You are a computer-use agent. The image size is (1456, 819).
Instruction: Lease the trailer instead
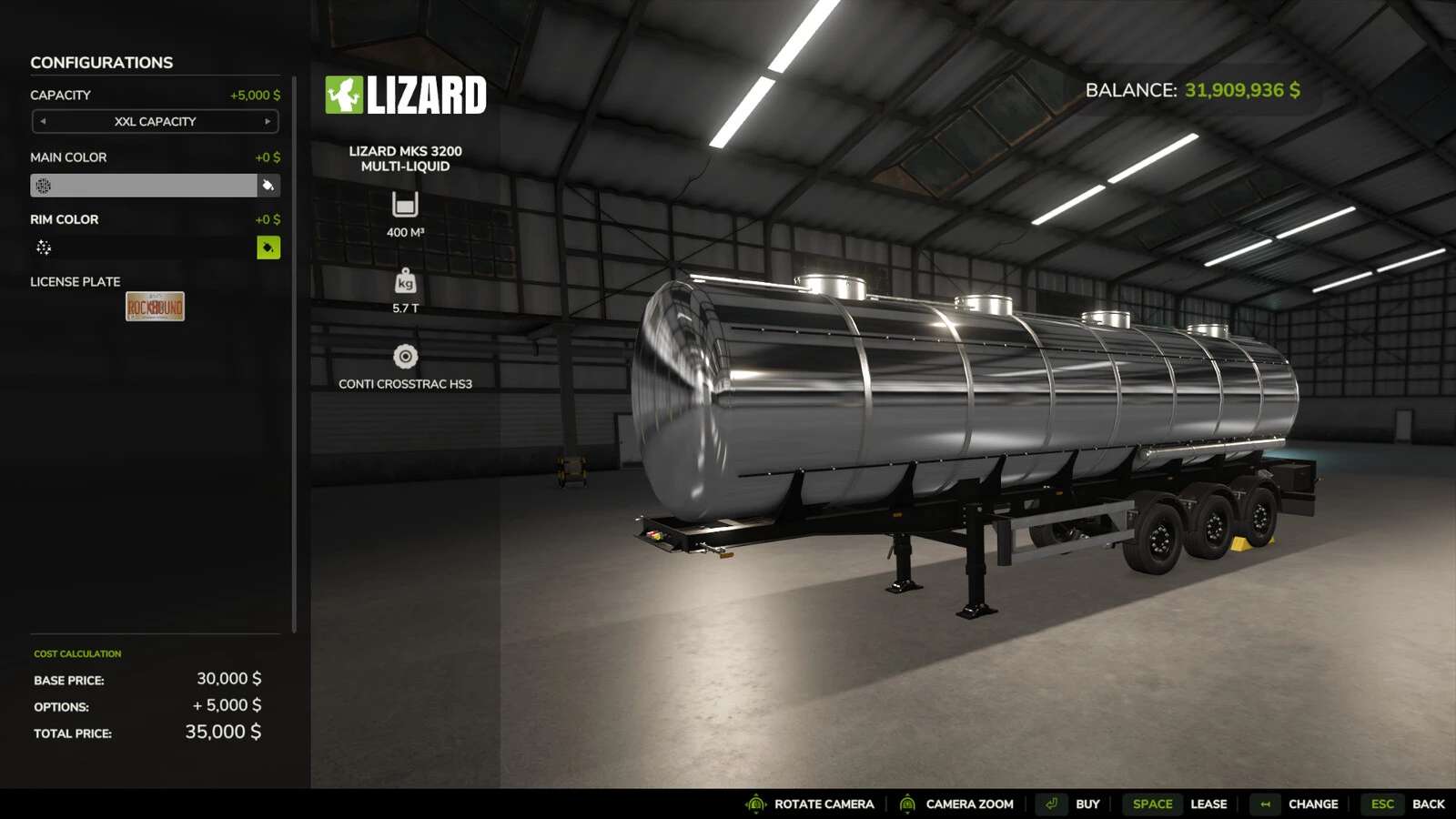point(1208,804)
